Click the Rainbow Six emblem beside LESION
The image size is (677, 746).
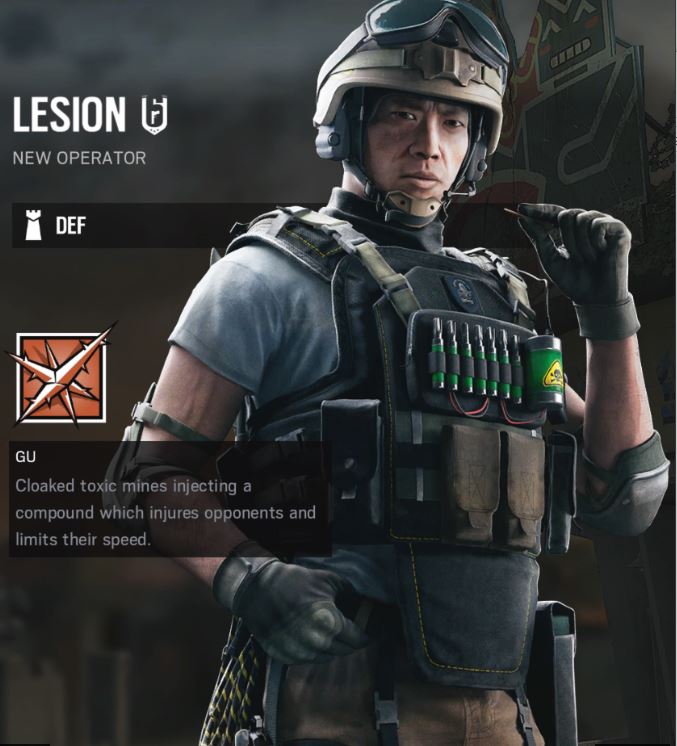tap(153, 114)
